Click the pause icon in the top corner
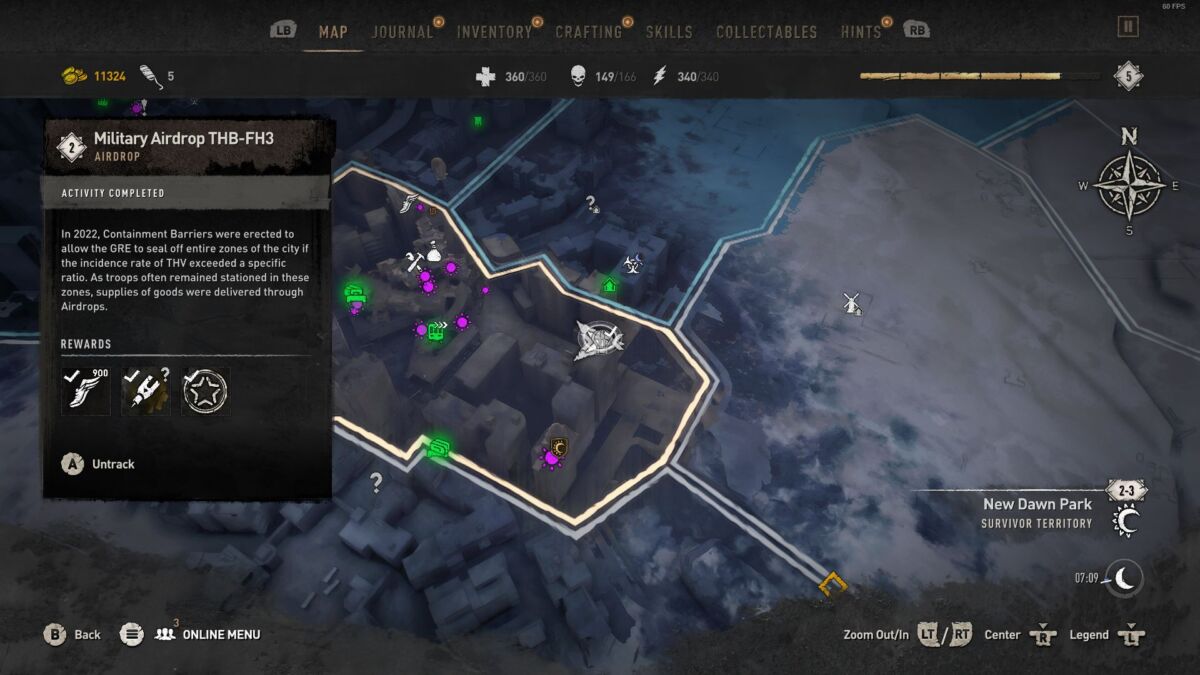 point(1128,27)
